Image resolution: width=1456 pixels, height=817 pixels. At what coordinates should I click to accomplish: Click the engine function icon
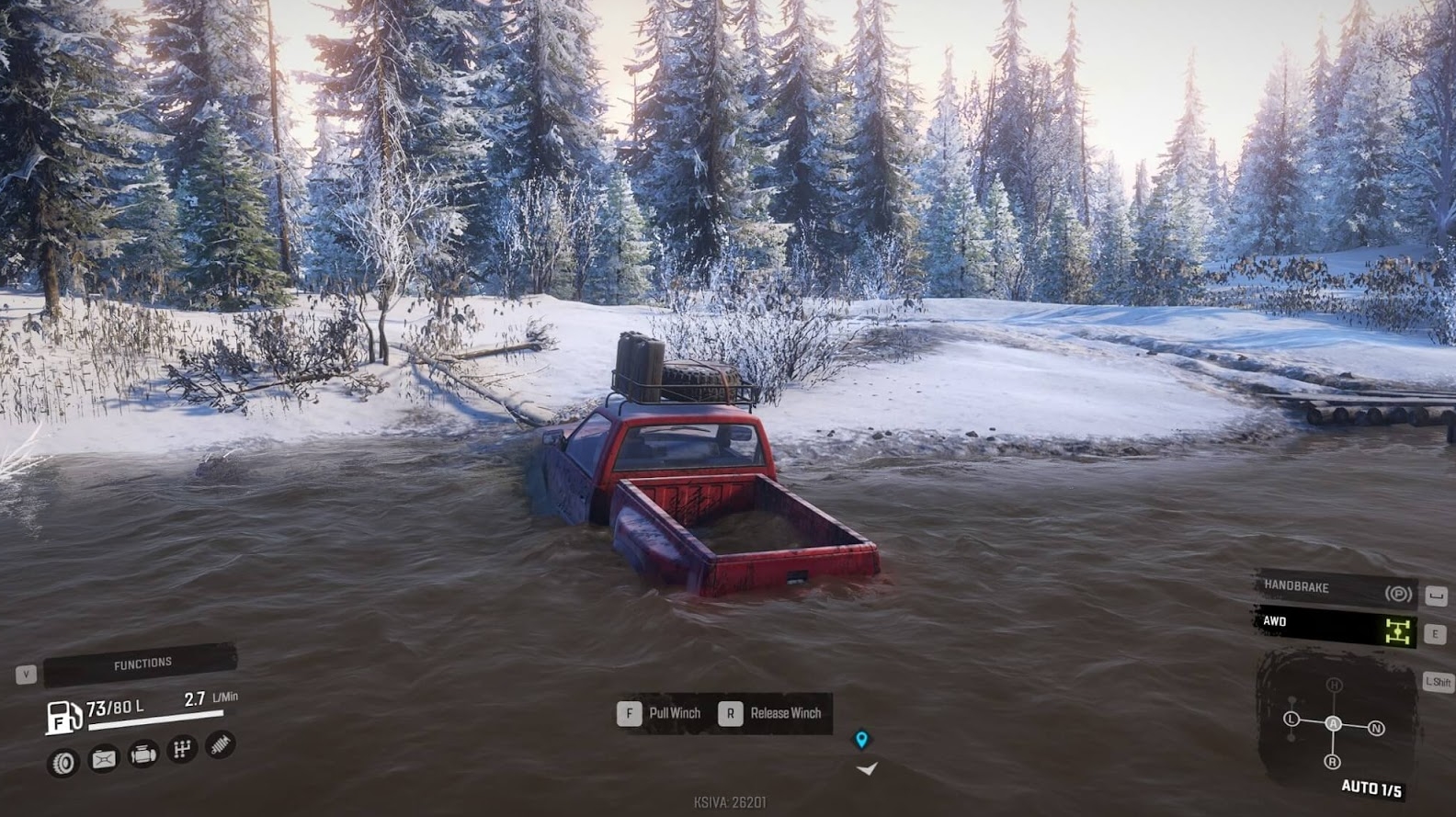click(x=142, y=755)
